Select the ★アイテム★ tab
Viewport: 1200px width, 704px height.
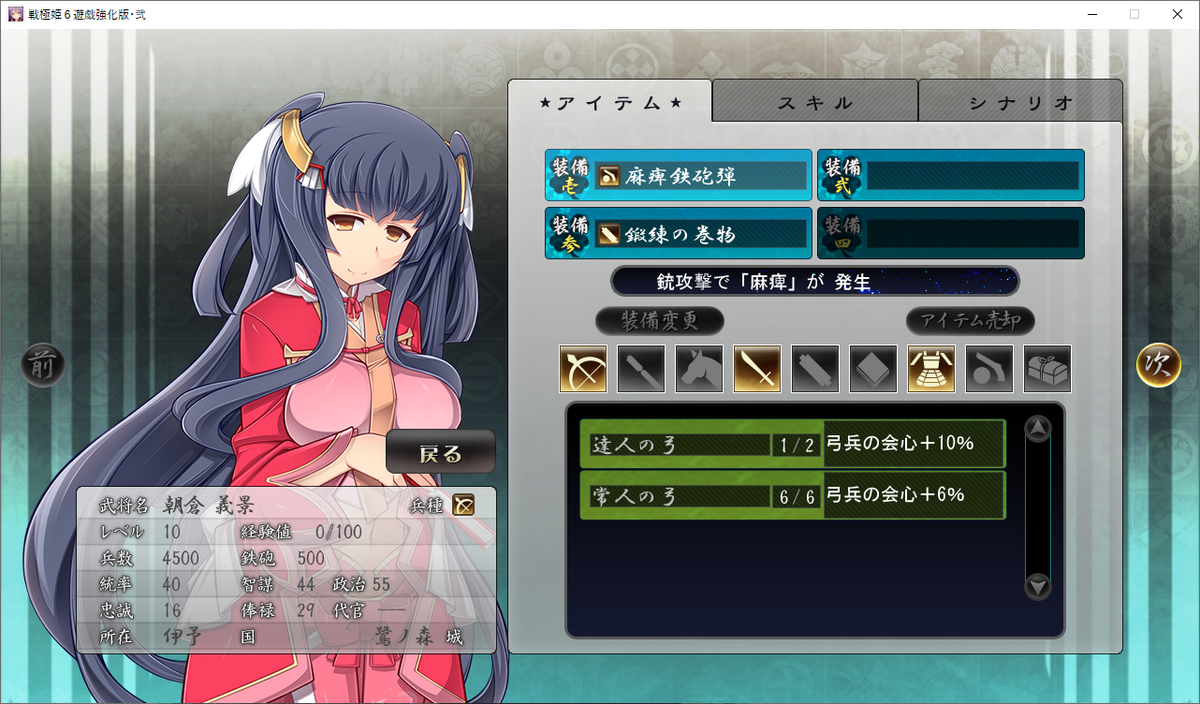(610, 102)
